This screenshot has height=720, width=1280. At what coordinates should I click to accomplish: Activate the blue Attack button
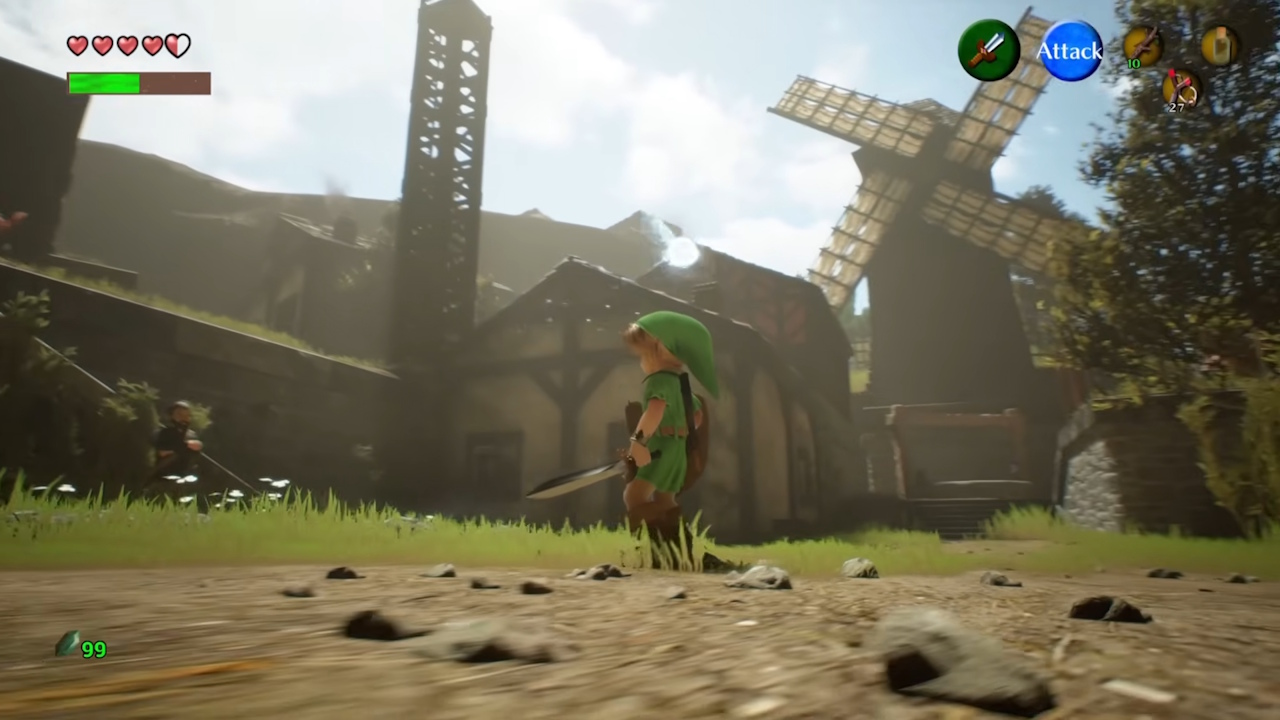[x=1069, y=50]
